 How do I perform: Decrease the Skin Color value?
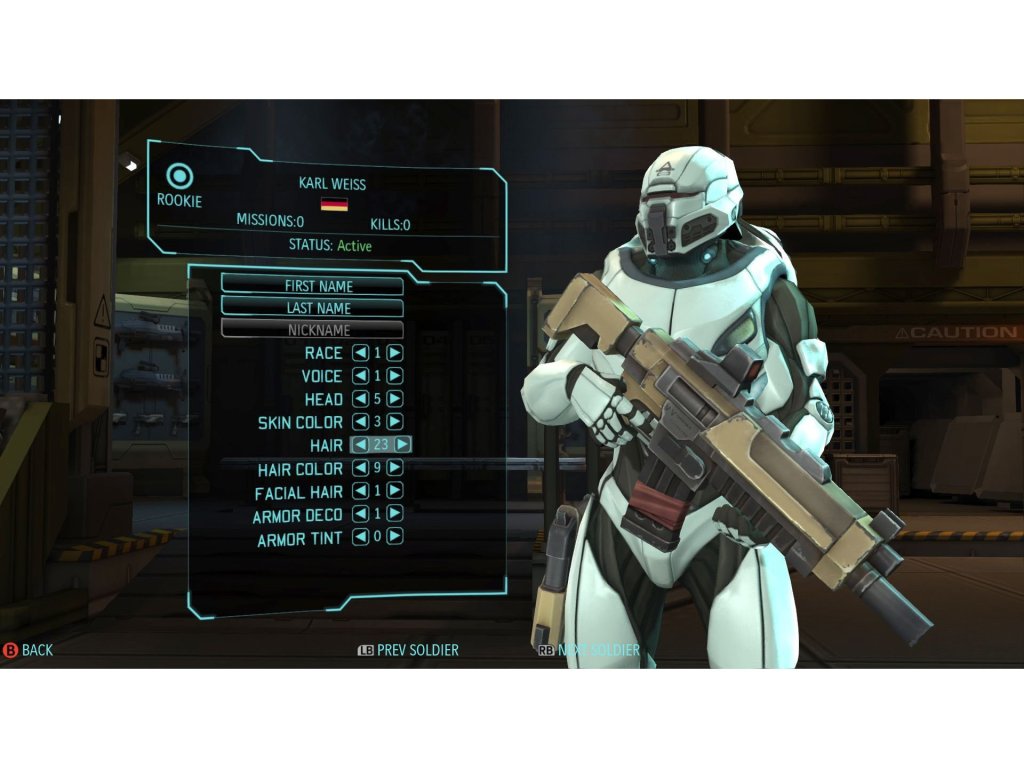pyautogui.click(x=361, y=422)
